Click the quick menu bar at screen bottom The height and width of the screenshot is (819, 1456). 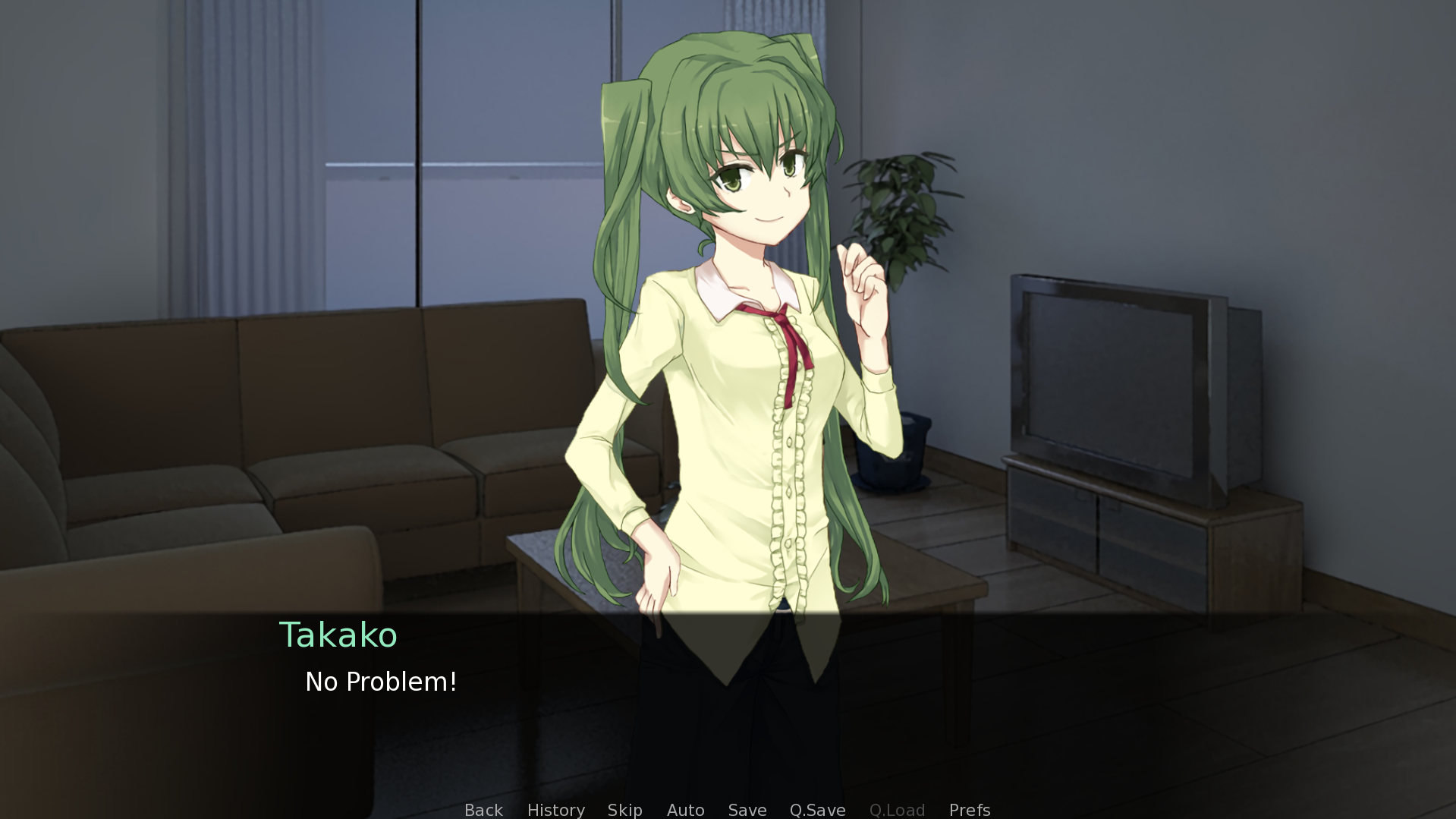(726, 810)
